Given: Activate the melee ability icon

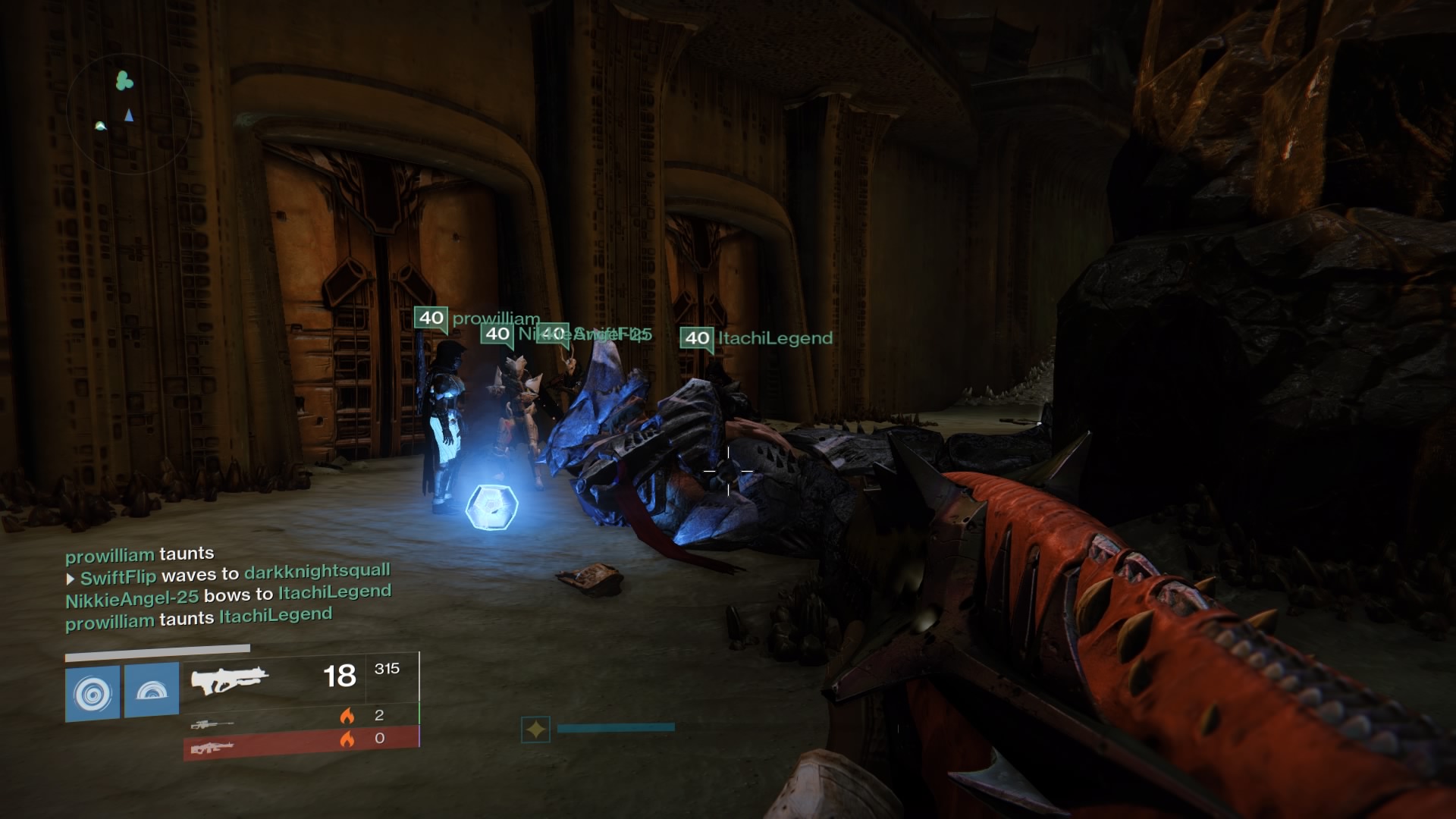Looking at the screenshot, I should pyautogui.click(x=152, y=690).
